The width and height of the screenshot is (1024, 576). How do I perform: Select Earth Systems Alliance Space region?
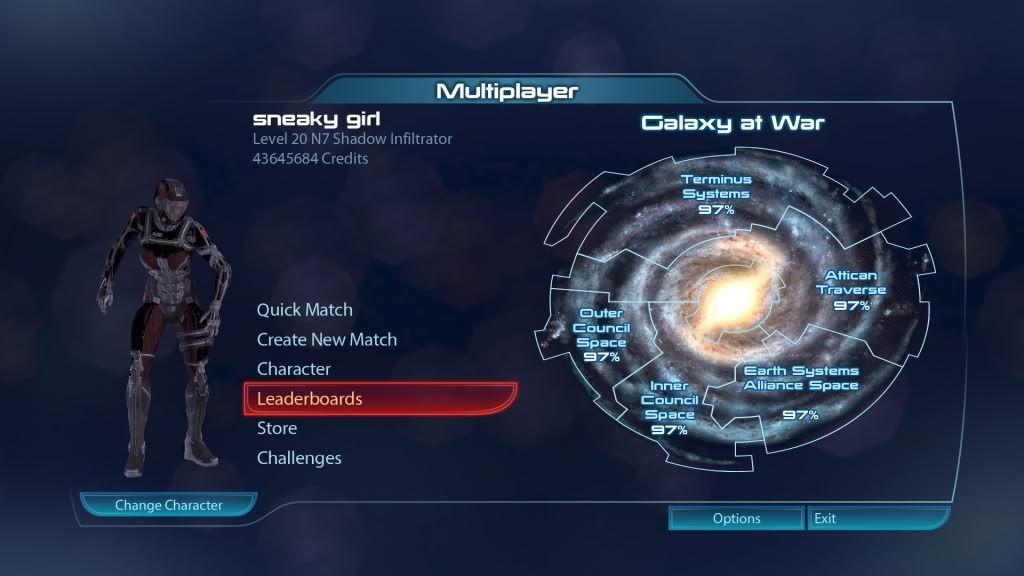click(x=800, y=390)
